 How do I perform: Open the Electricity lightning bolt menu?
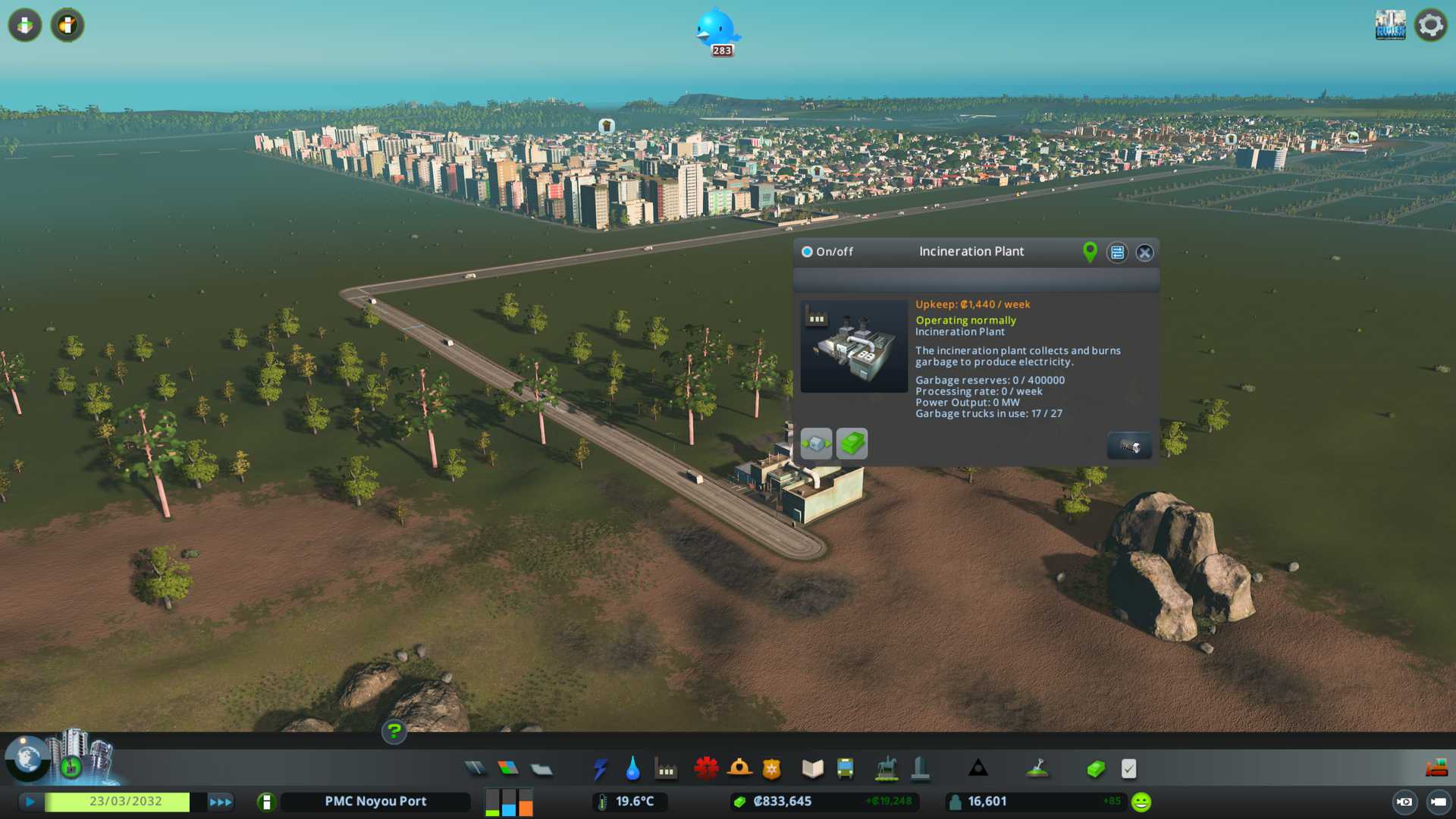(x=600, y=769)
